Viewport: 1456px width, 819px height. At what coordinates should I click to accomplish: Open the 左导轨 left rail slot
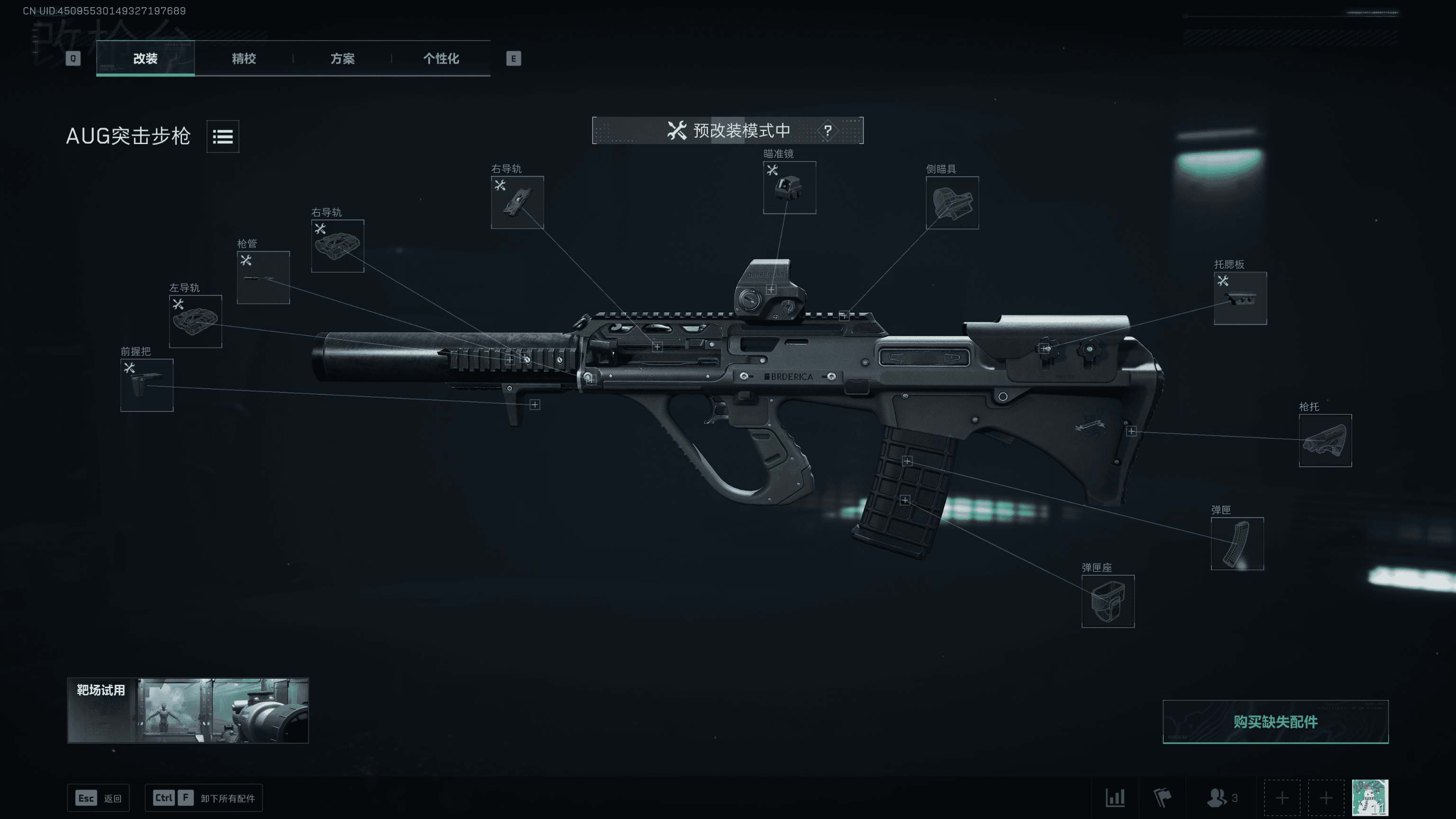(196, 322)
